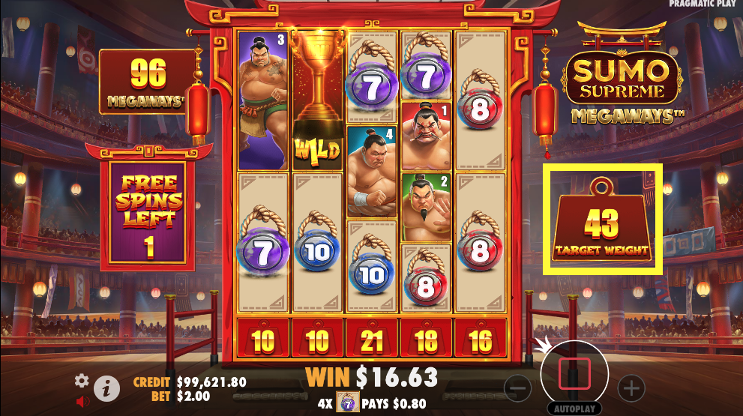Open the Autoplay options
Screen dimensions: 743x416
click(574, 409)
